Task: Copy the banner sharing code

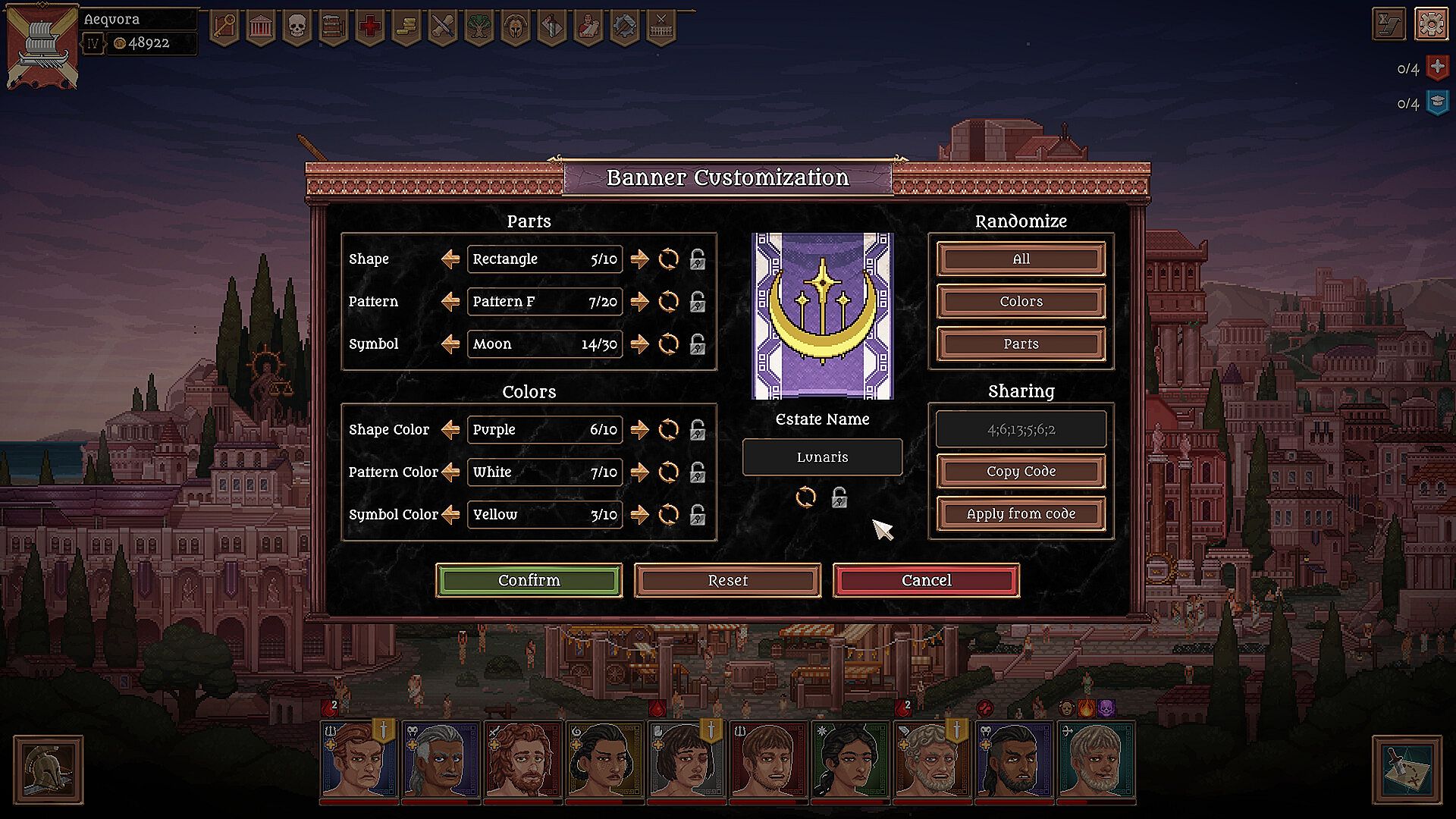Action: (x=1021, y=471)
